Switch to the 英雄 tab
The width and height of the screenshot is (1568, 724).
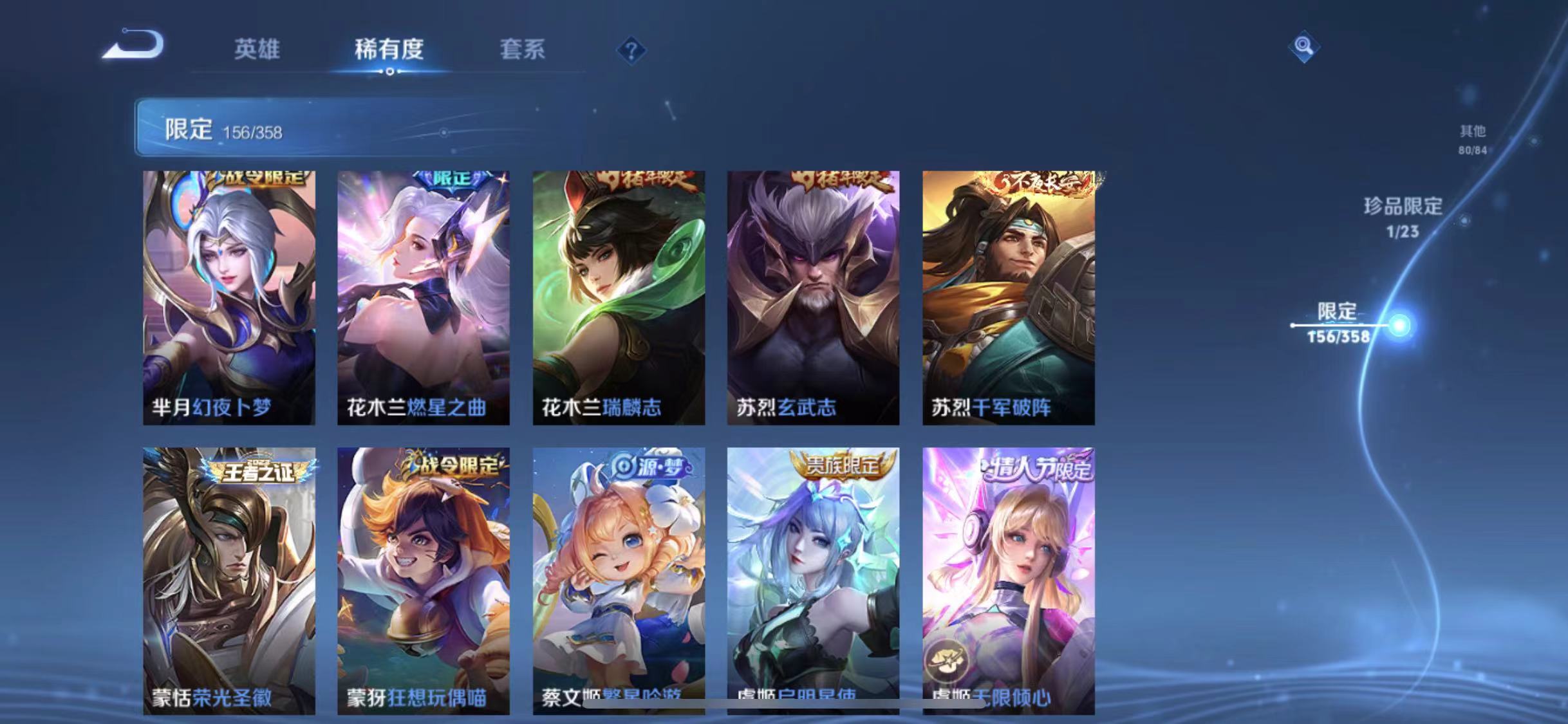click(257, 50)
